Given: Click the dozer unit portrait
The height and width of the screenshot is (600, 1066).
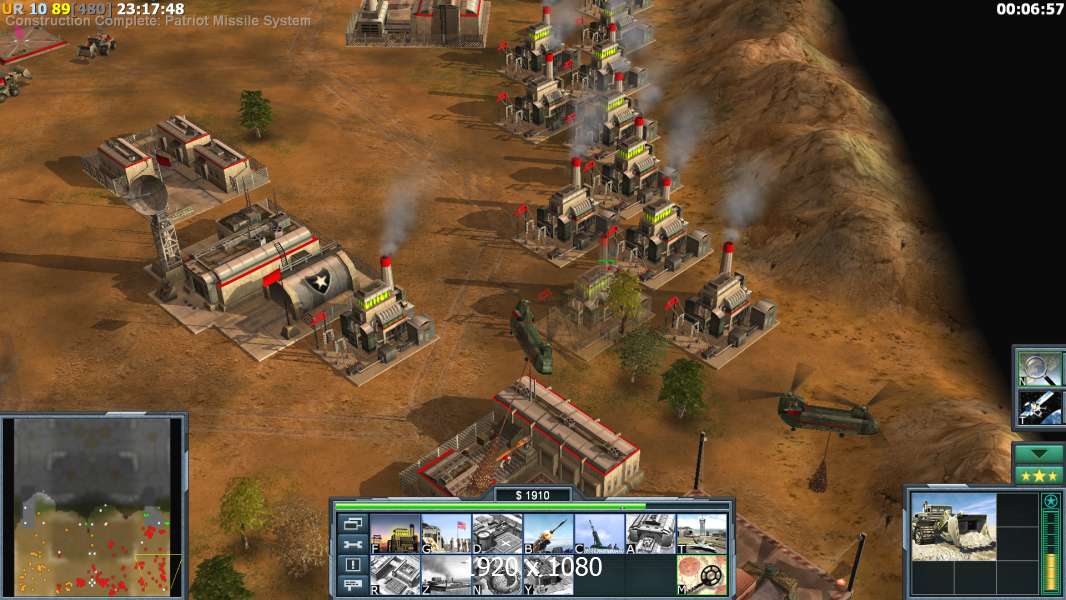Looking at the screenshot, I should (x=953, y=525).
